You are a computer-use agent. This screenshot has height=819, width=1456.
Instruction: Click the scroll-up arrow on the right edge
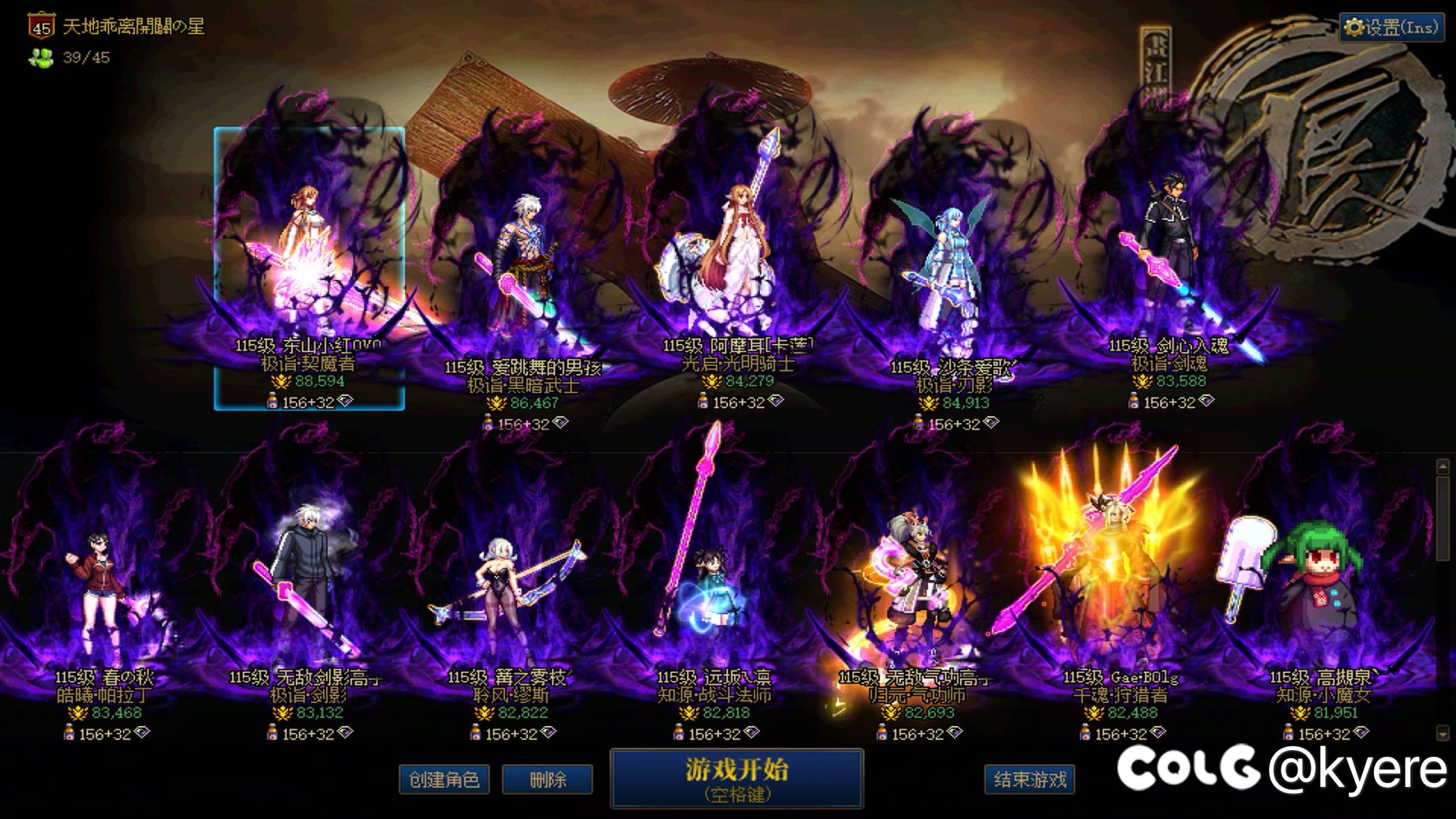pyautogui.click(x=1443, y=465)
